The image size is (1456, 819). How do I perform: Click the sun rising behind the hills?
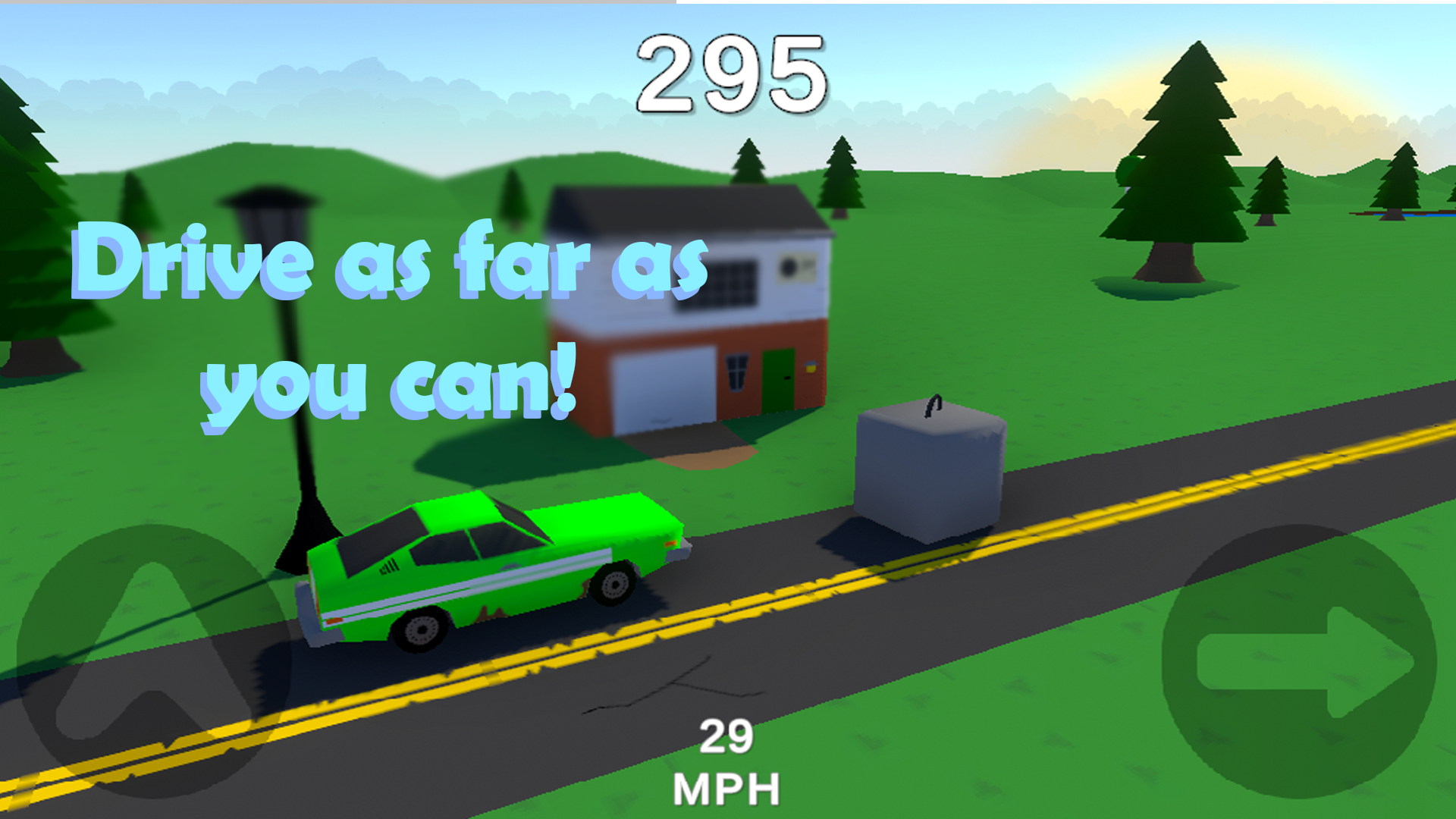point(1304,91)
